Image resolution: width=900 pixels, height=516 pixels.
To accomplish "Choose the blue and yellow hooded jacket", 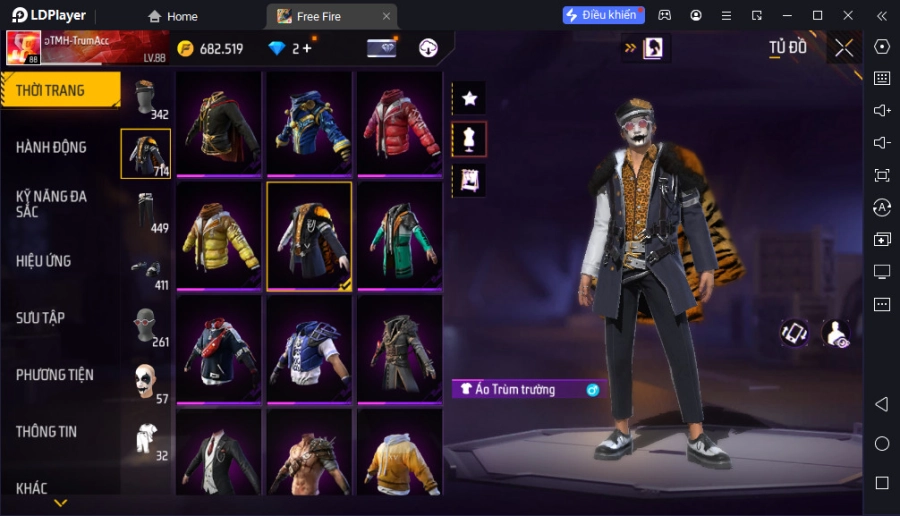I will (x=309, y=124).
